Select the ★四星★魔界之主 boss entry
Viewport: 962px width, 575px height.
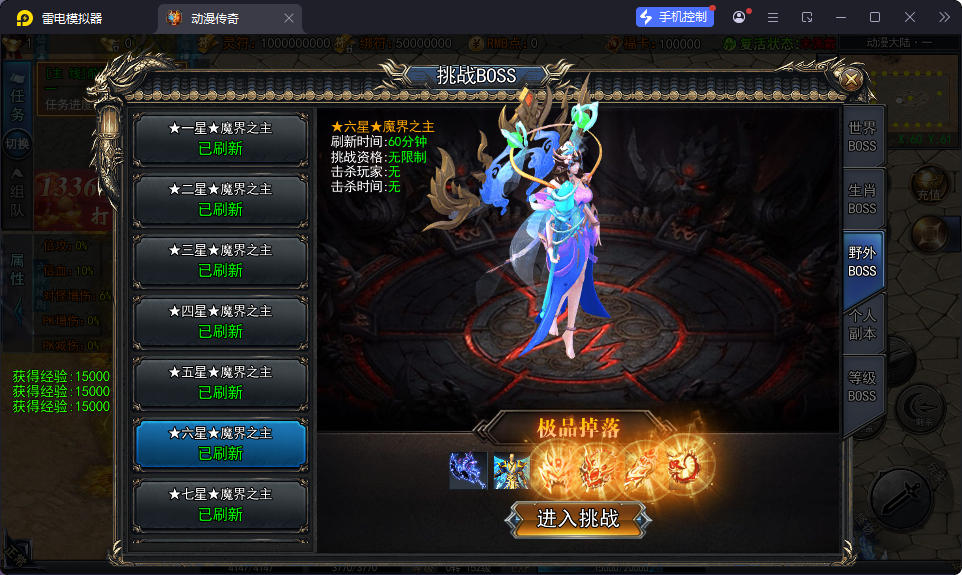pos(221,322)
